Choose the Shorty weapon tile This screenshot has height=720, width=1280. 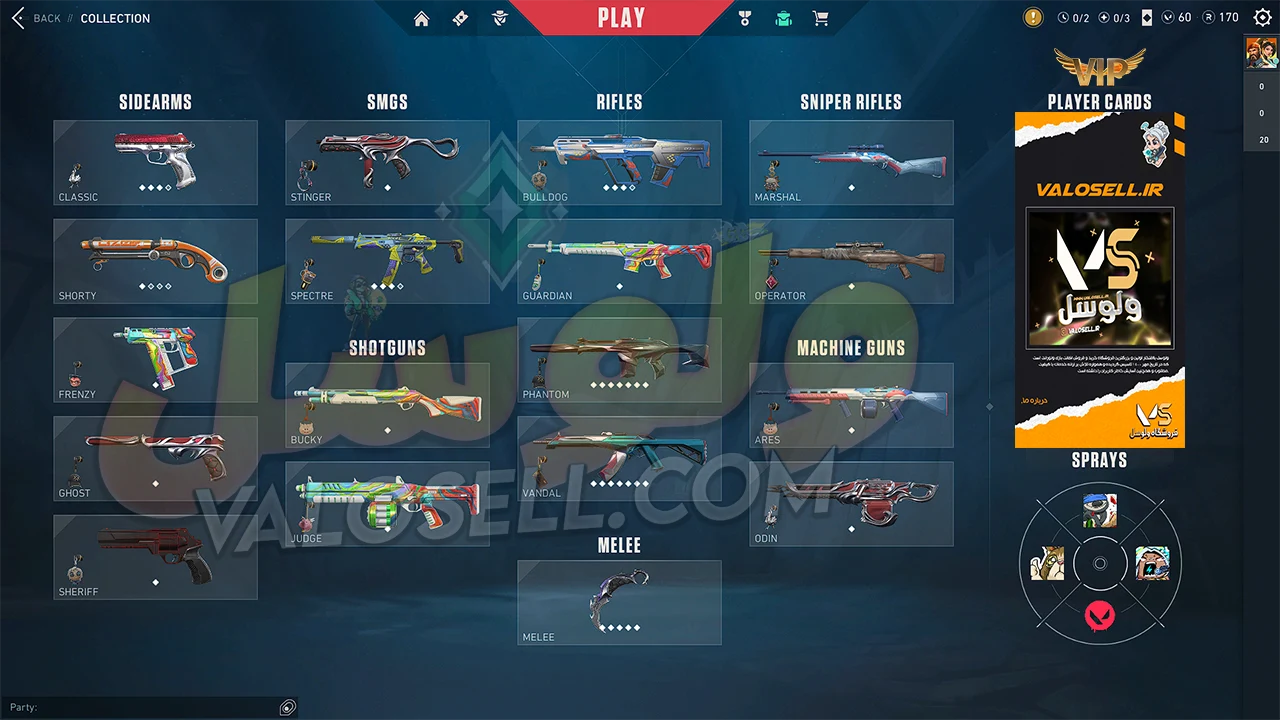[155, 261]
